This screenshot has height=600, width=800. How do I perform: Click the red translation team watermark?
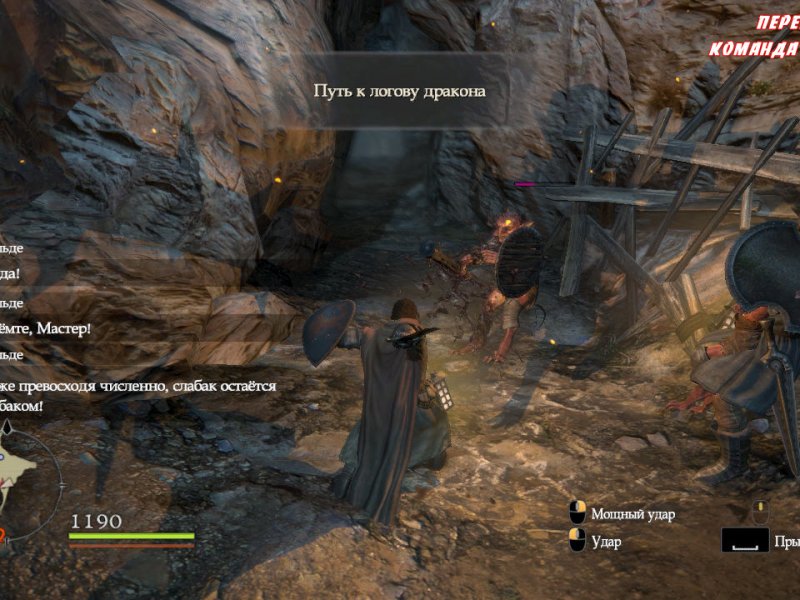tap(757, 37)
